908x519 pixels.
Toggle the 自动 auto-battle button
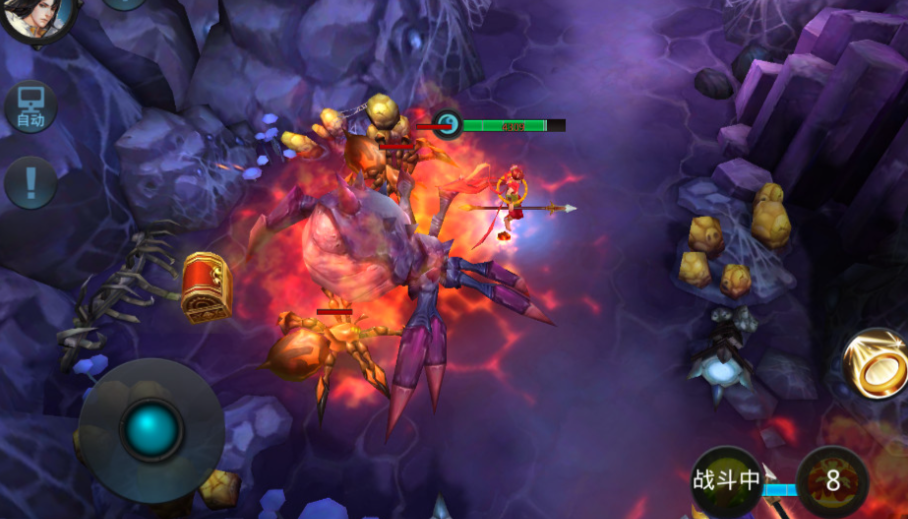30,107
